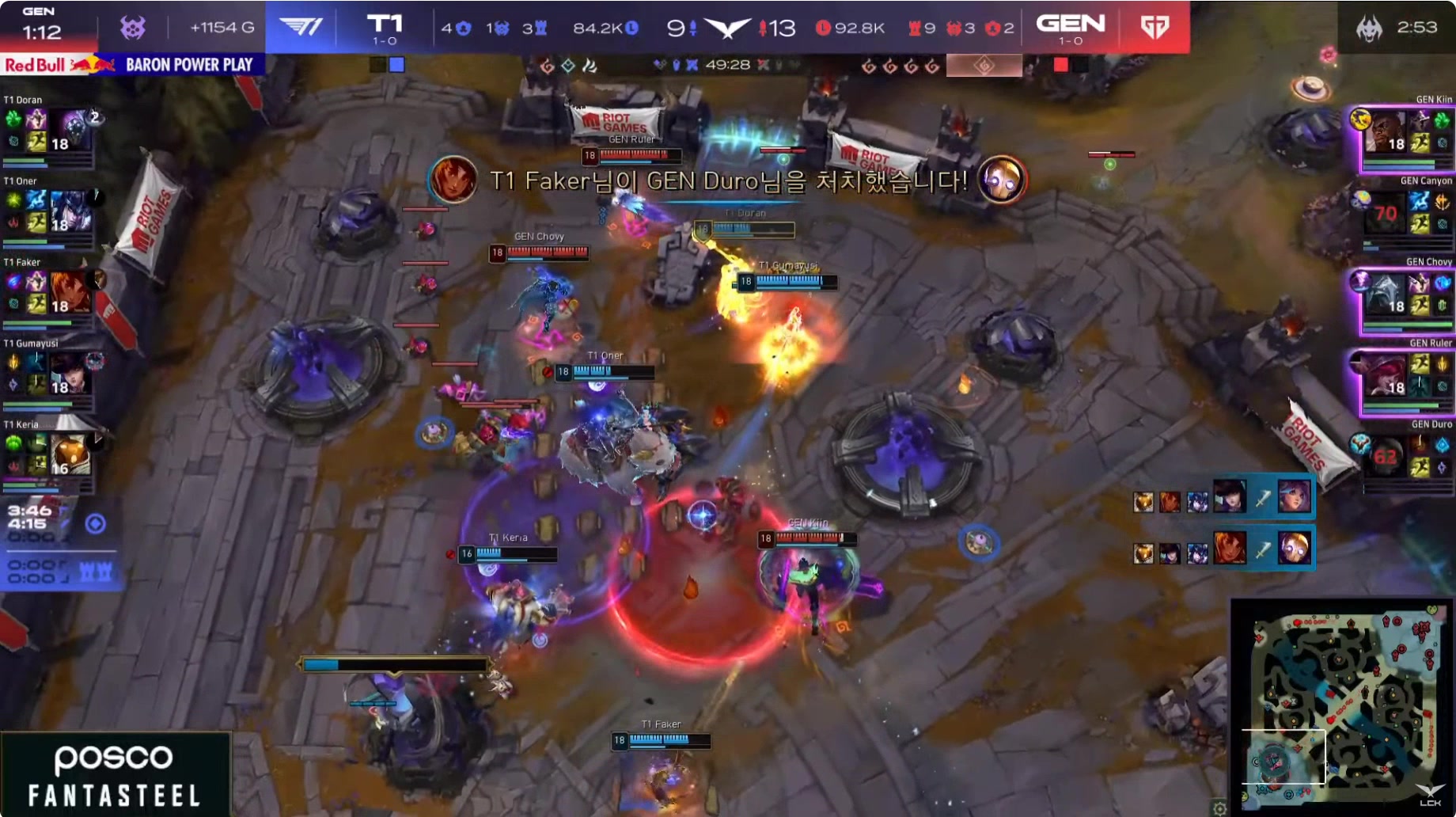Select GEN Duro's respawning portrait
Viewport: 1456px width, 817px height.
[x=1385, y=457]
